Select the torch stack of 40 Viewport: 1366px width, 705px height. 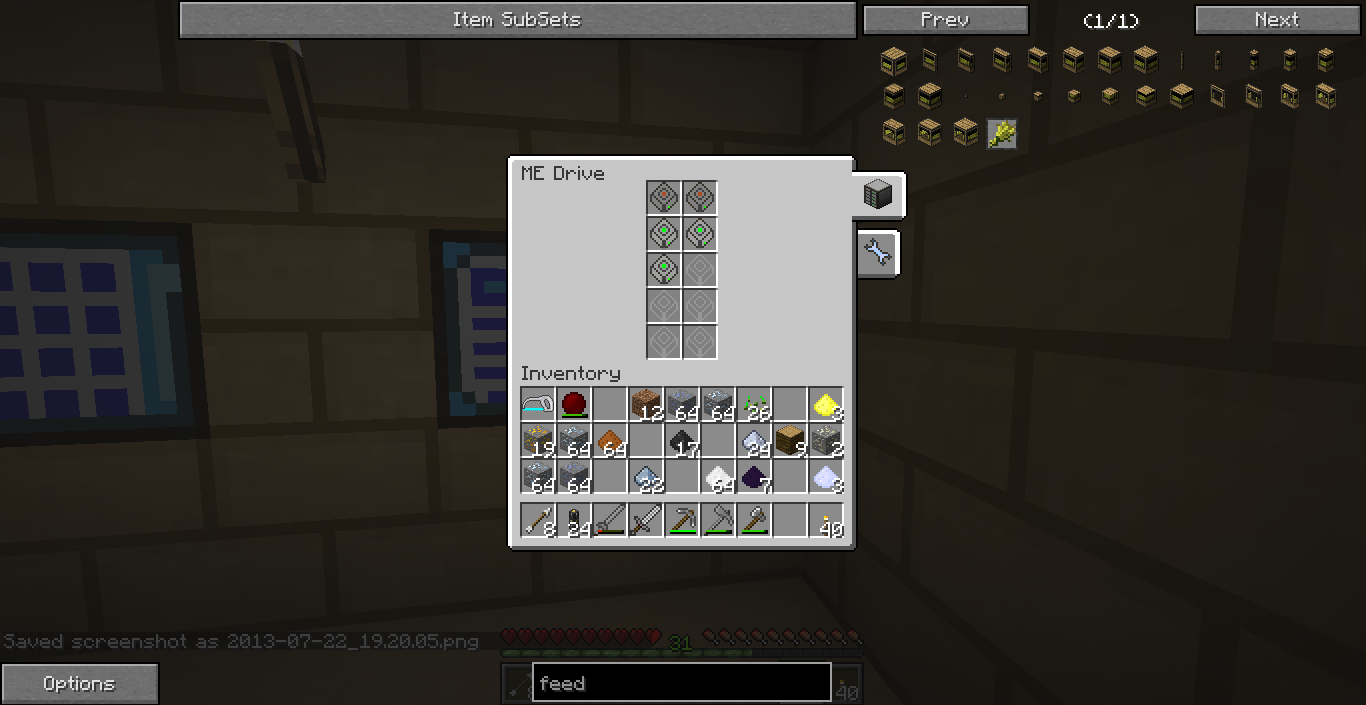pyautogui.click(x=826, y=521)
